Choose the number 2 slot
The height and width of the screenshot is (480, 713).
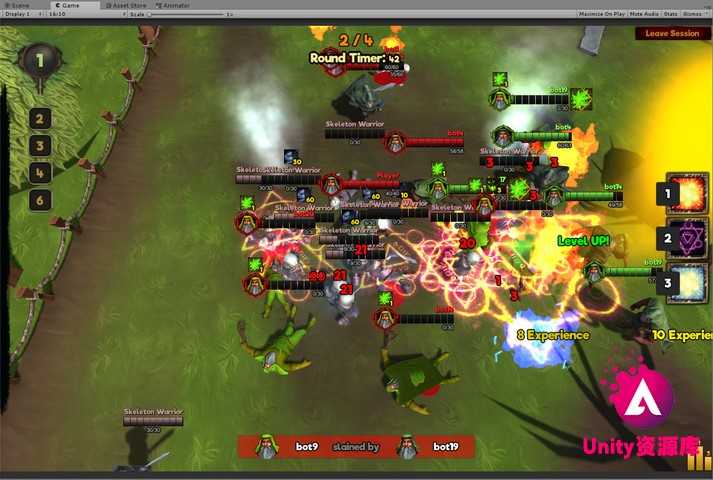(40, 118)
